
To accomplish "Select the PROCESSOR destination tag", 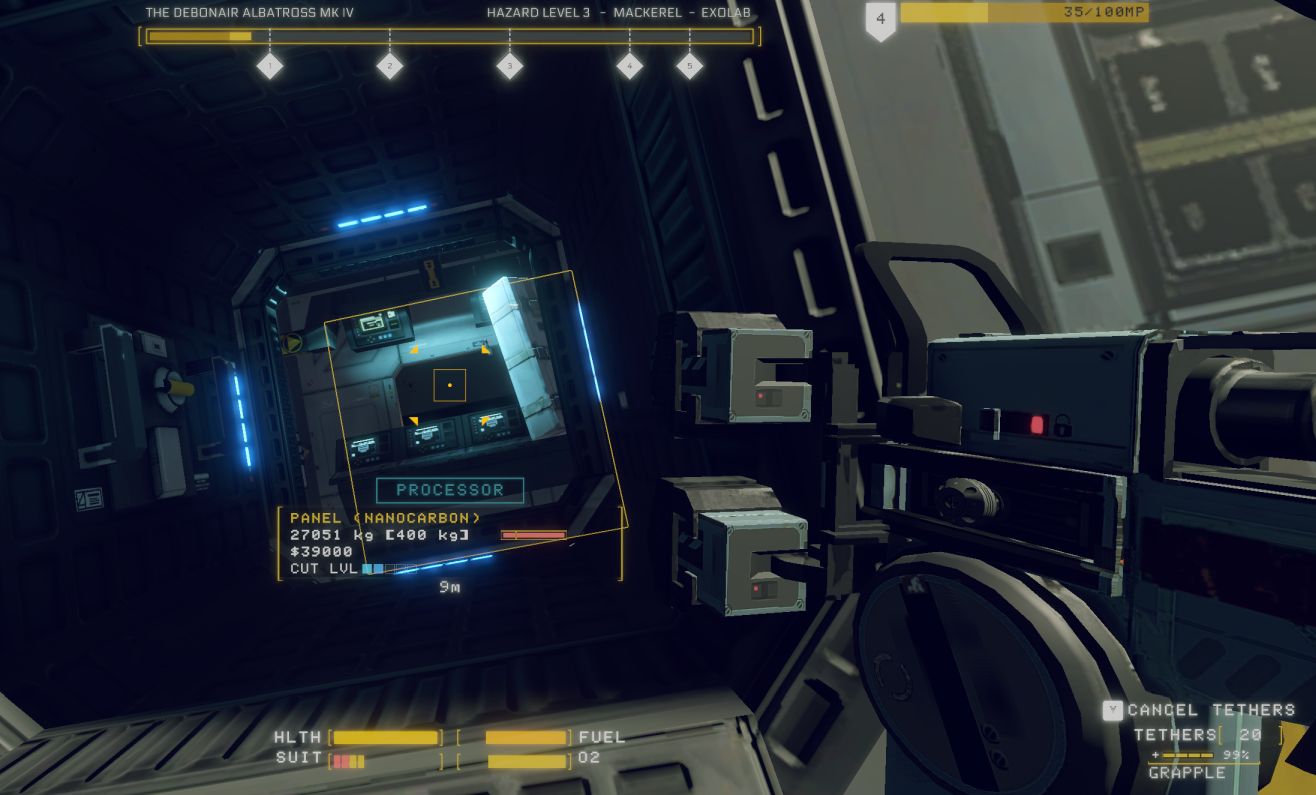I will tap(450, 490).
